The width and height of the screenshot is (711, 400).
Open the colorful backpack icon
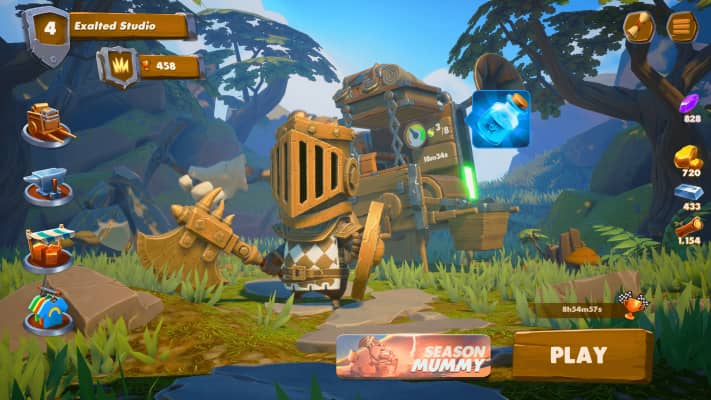49,309
